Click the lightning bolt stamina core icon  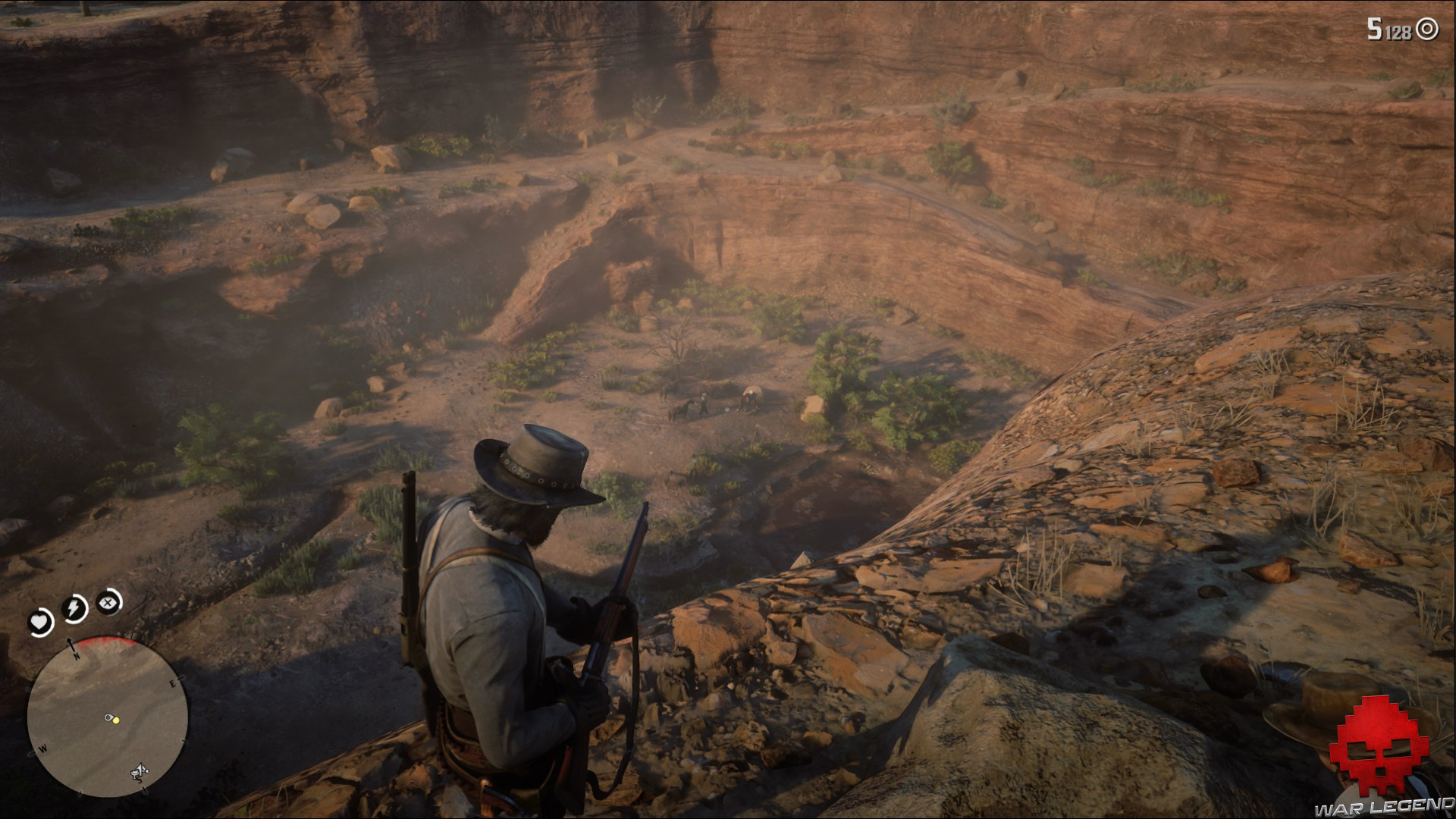coord(74,607)
